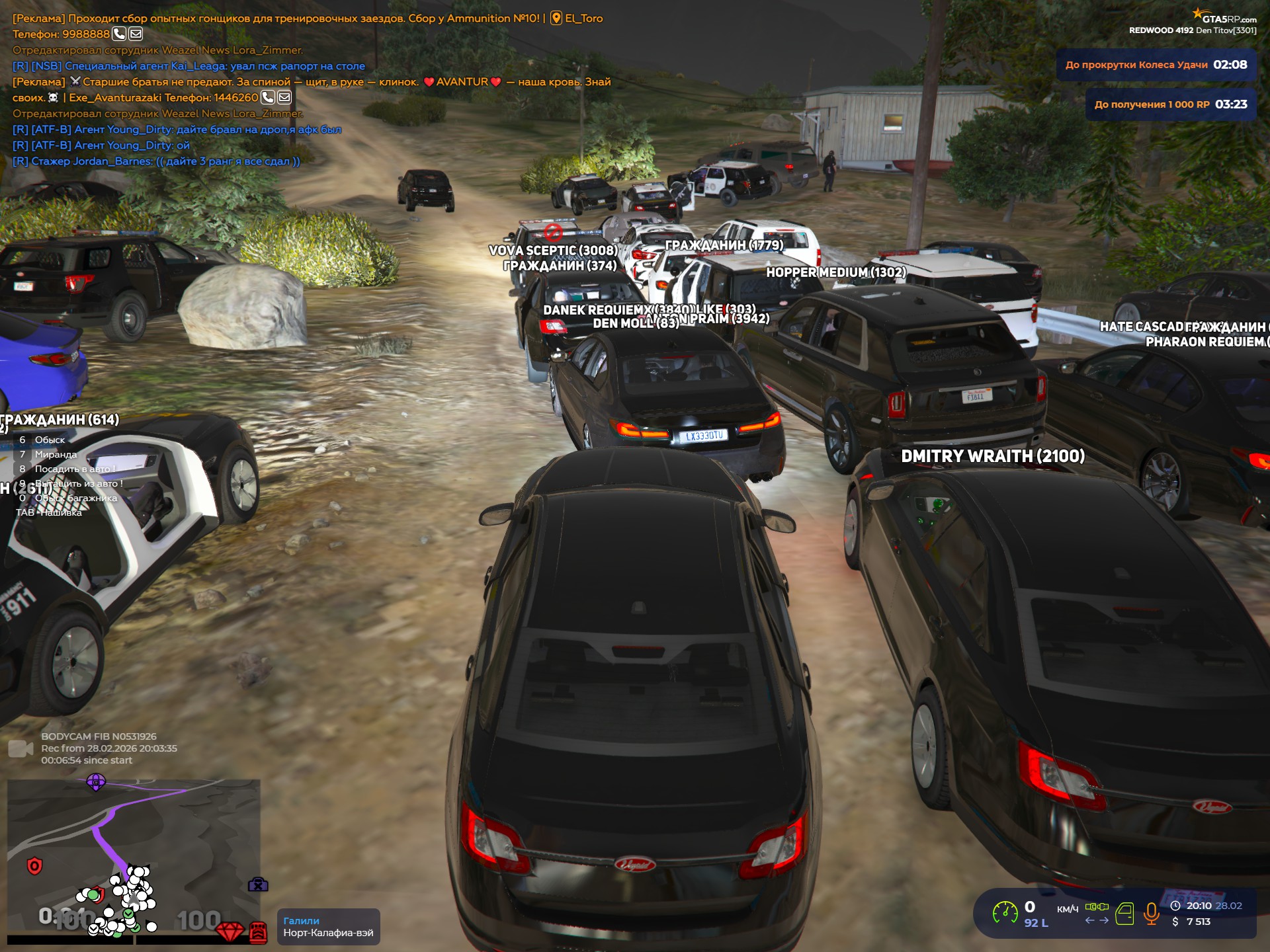Click the car door lock icon
Viewport: 1270px width, 952px height.
click(x=1124, y=914)
